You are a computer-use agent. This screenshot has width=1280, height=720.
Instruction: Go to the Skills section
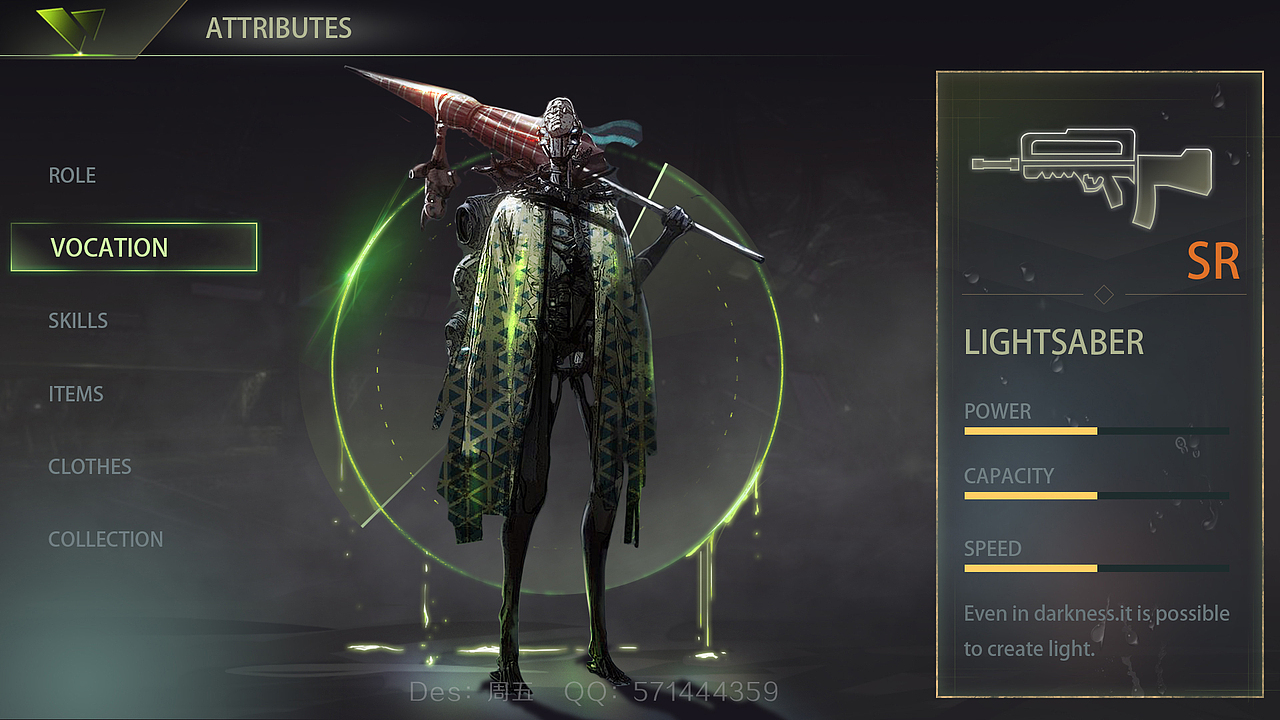click(78, 321)
